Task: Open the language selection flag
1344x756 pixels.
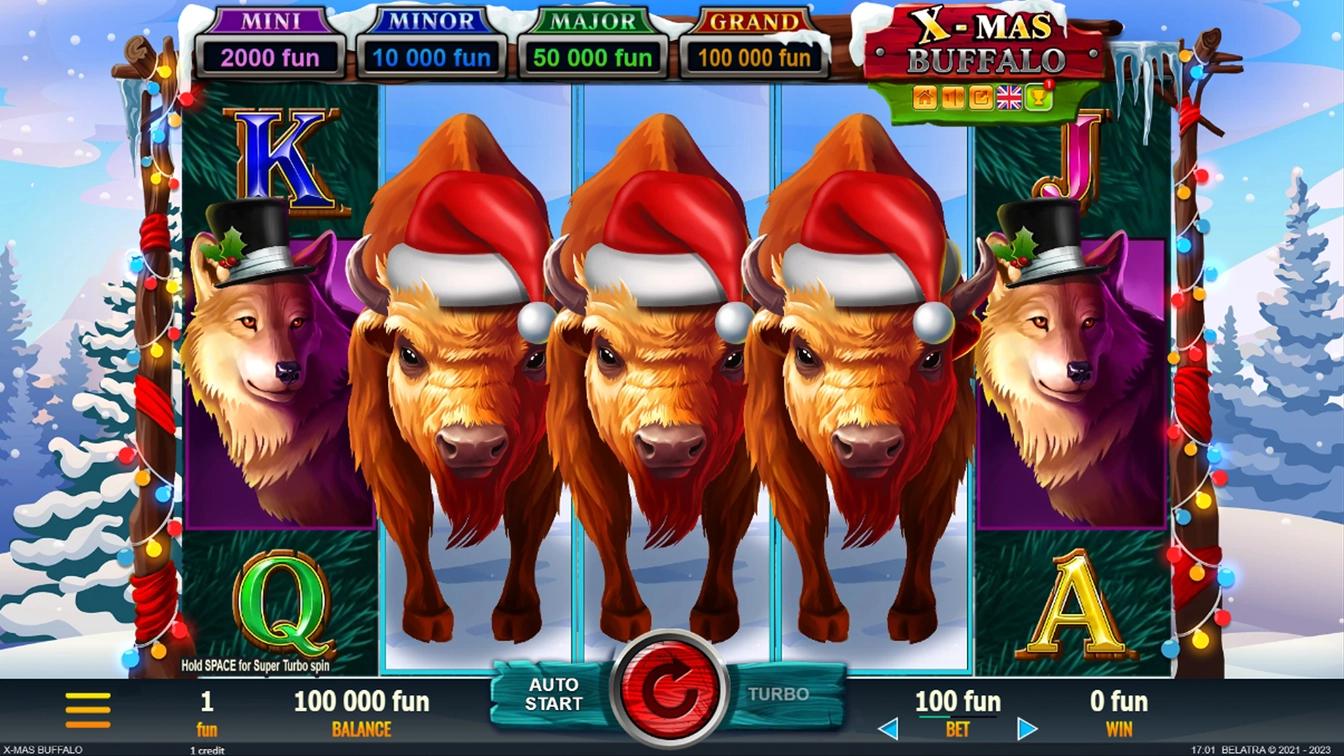Action: 1008,97
